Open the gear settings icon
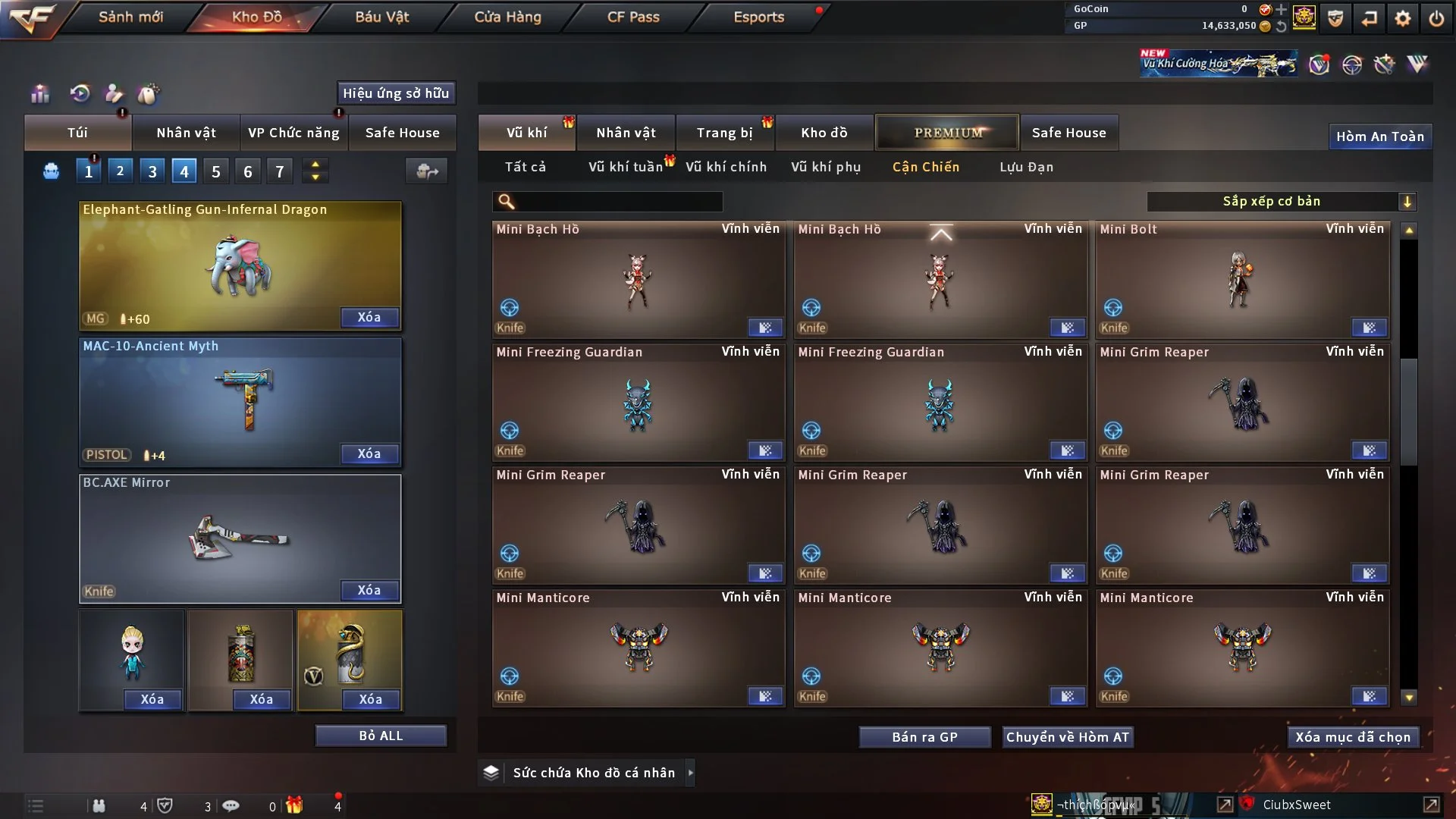1456x819 pixels. click(1402, 18)
